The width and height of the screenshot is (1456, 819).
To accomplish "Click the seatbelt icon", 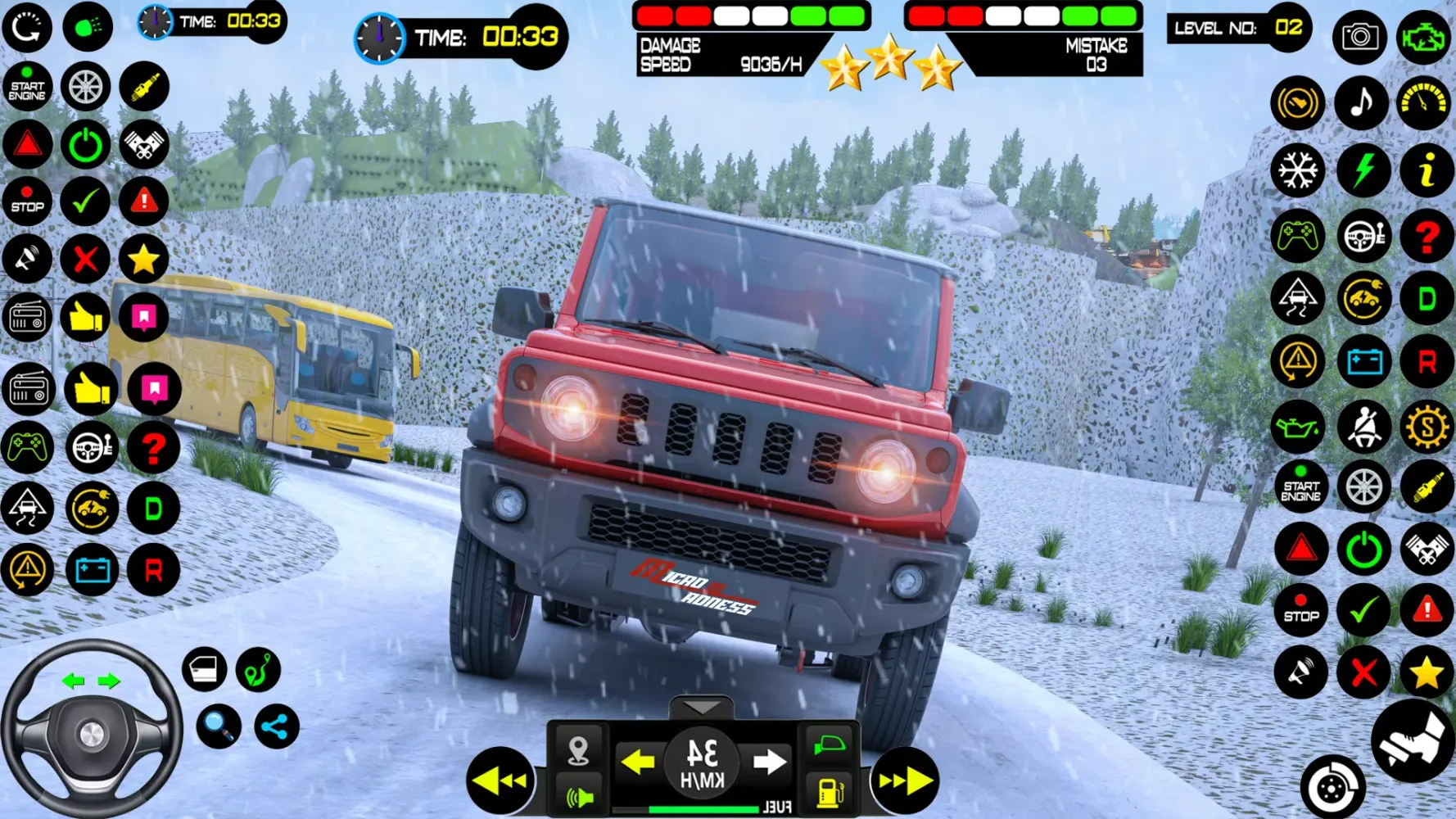I will pos(1363,427).
